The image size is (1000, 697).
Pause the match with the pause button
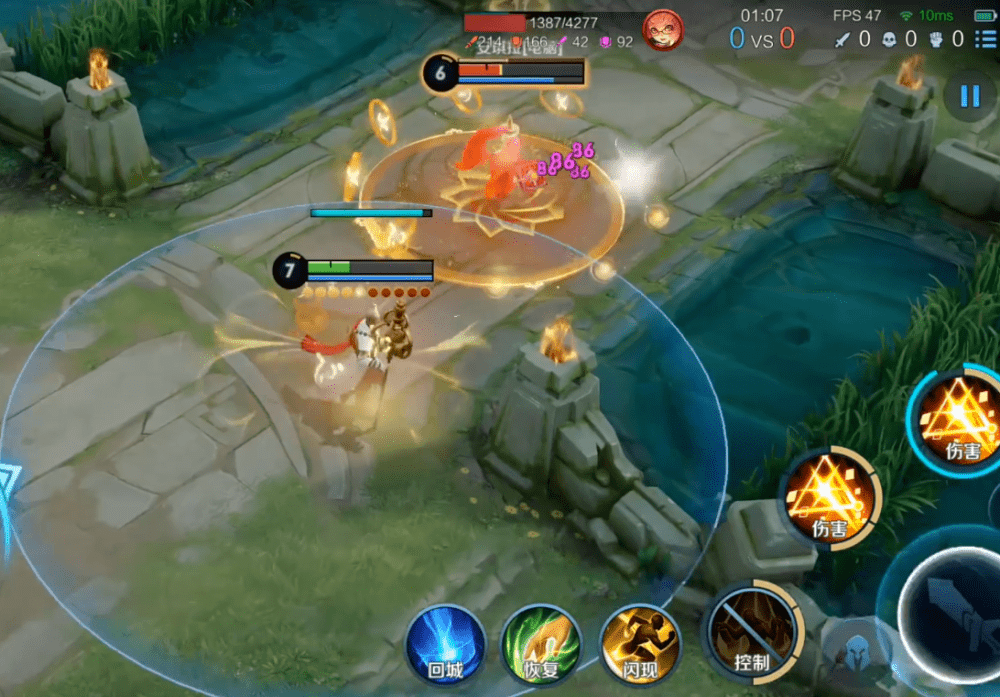[x=969, y=96]
